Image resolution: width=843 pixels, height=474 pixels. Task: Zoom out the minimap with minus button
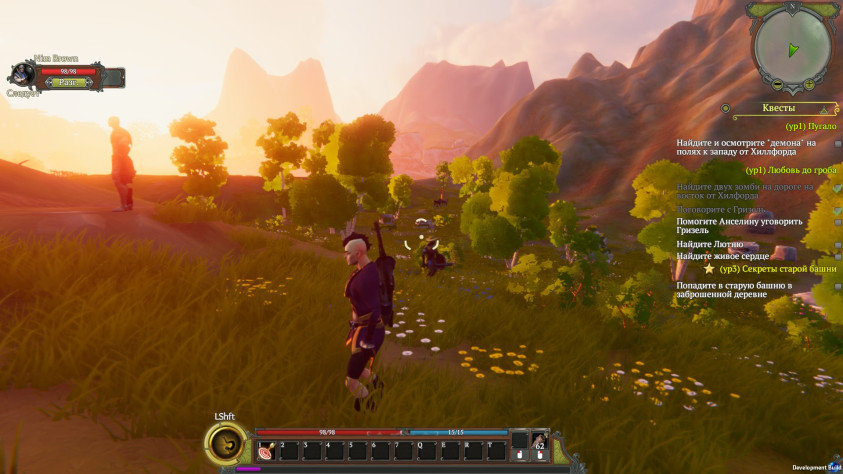[x=777, y=85]
